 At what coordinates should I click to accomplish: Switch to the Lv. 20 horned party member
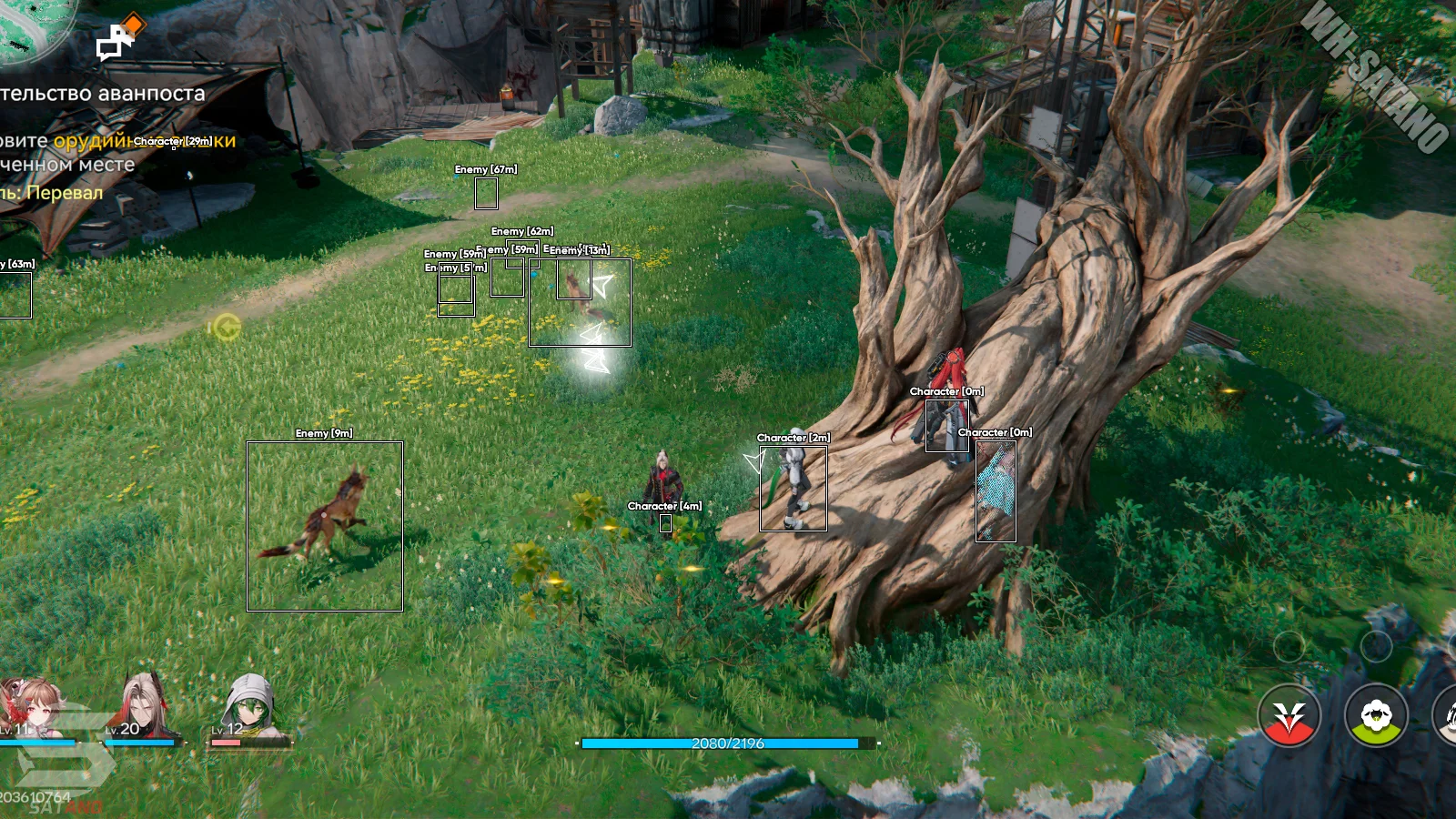pos(143,706)
